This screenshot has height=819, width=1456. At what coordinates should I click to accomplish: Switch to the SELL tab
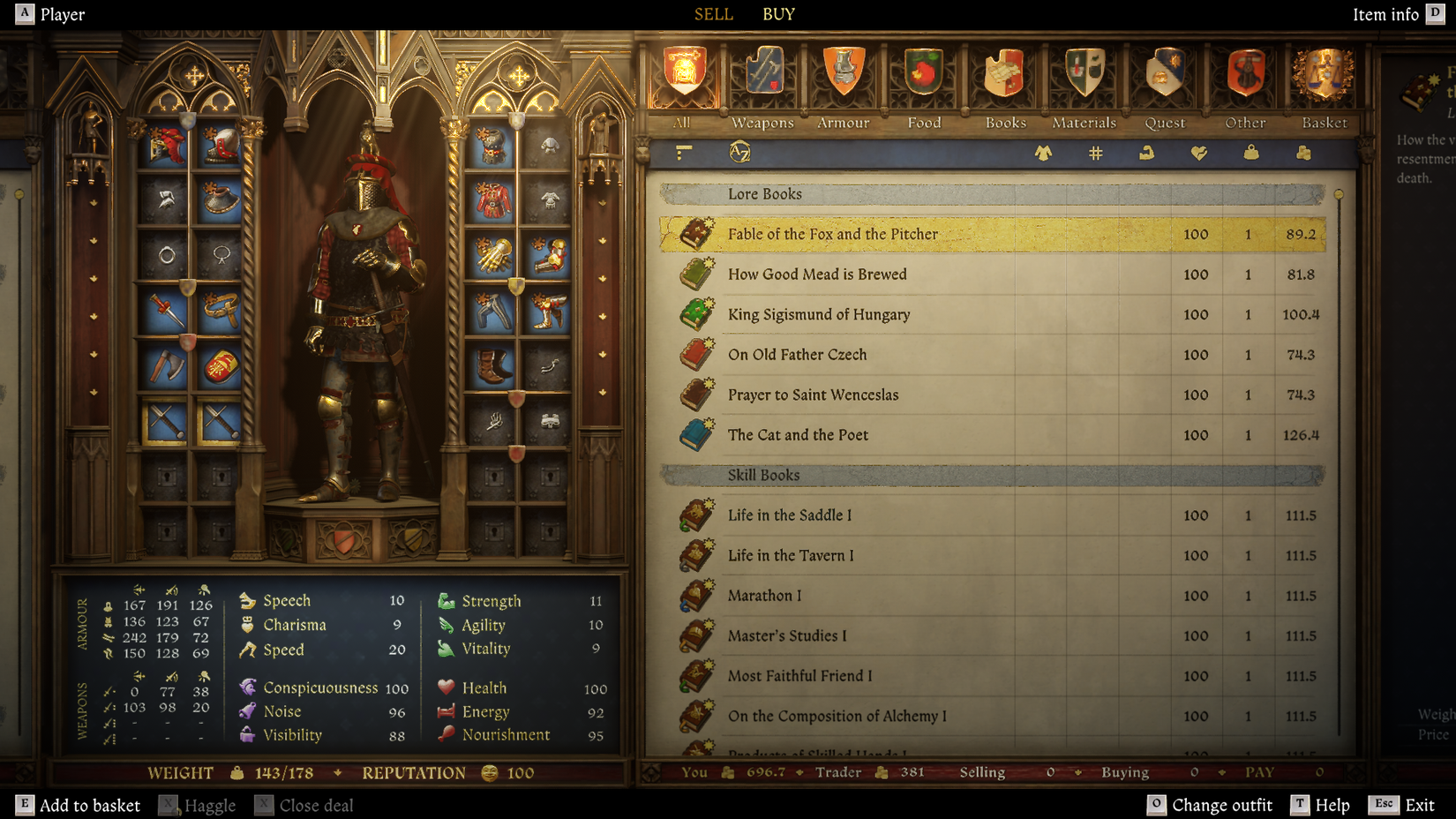tap(713, 14)
